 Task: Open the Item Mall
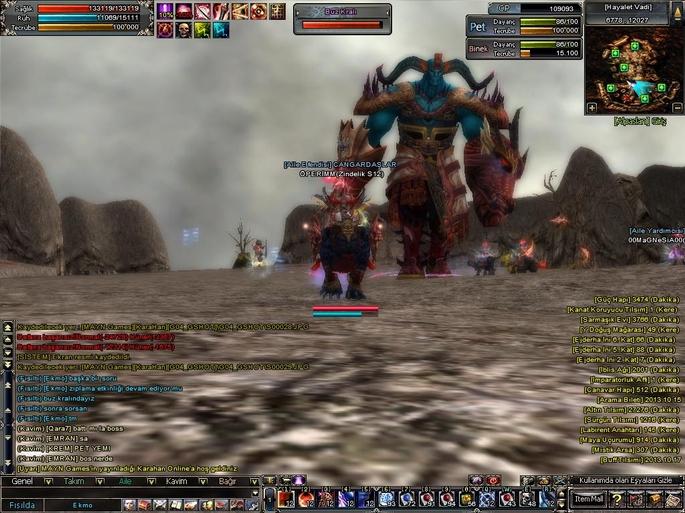tap(589, 498)
